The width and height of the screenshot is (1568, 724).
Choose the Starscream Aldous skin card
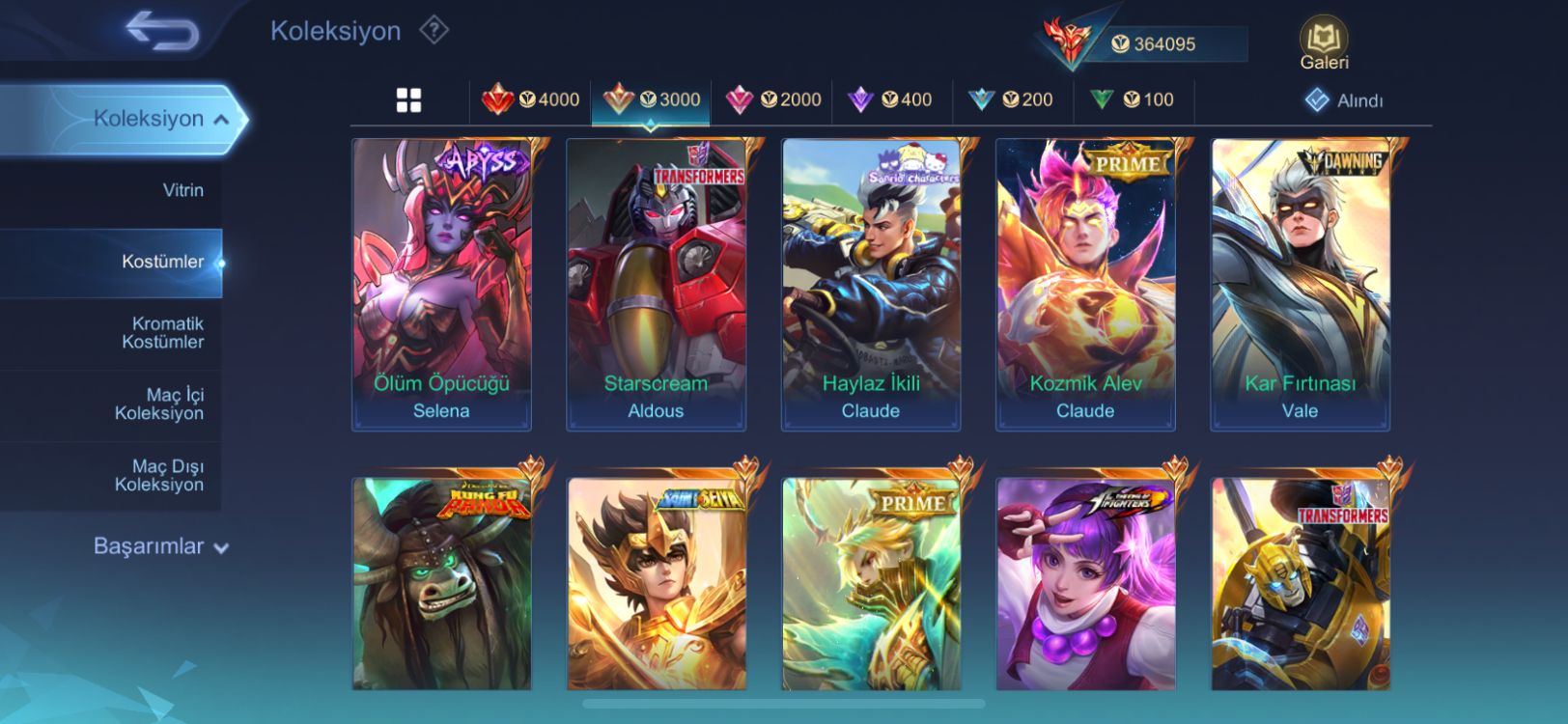656,285
